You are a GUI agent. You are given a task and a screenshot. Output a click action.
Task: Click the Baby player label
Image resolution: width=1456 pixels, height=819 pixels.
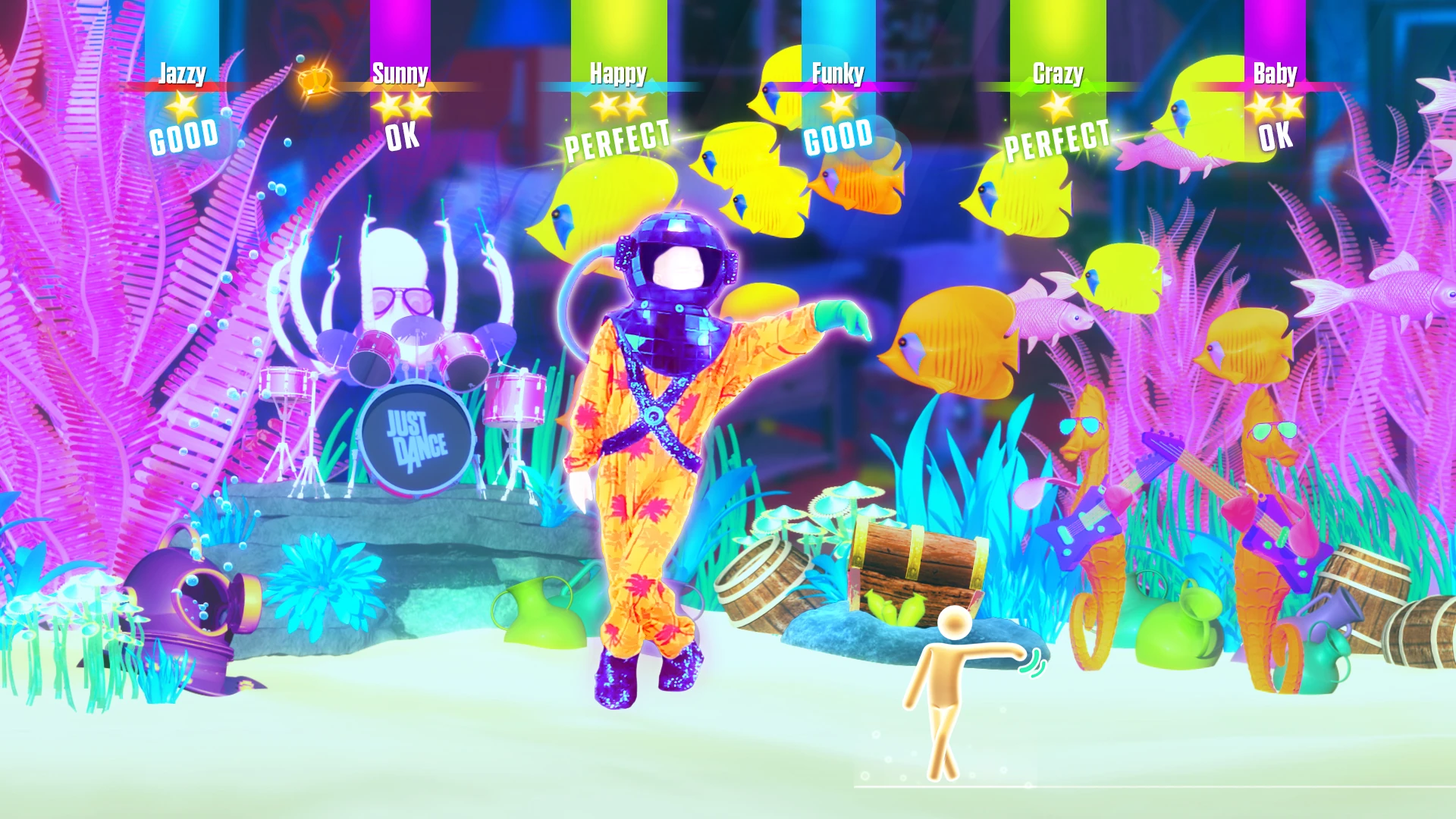coord(1275,74)
